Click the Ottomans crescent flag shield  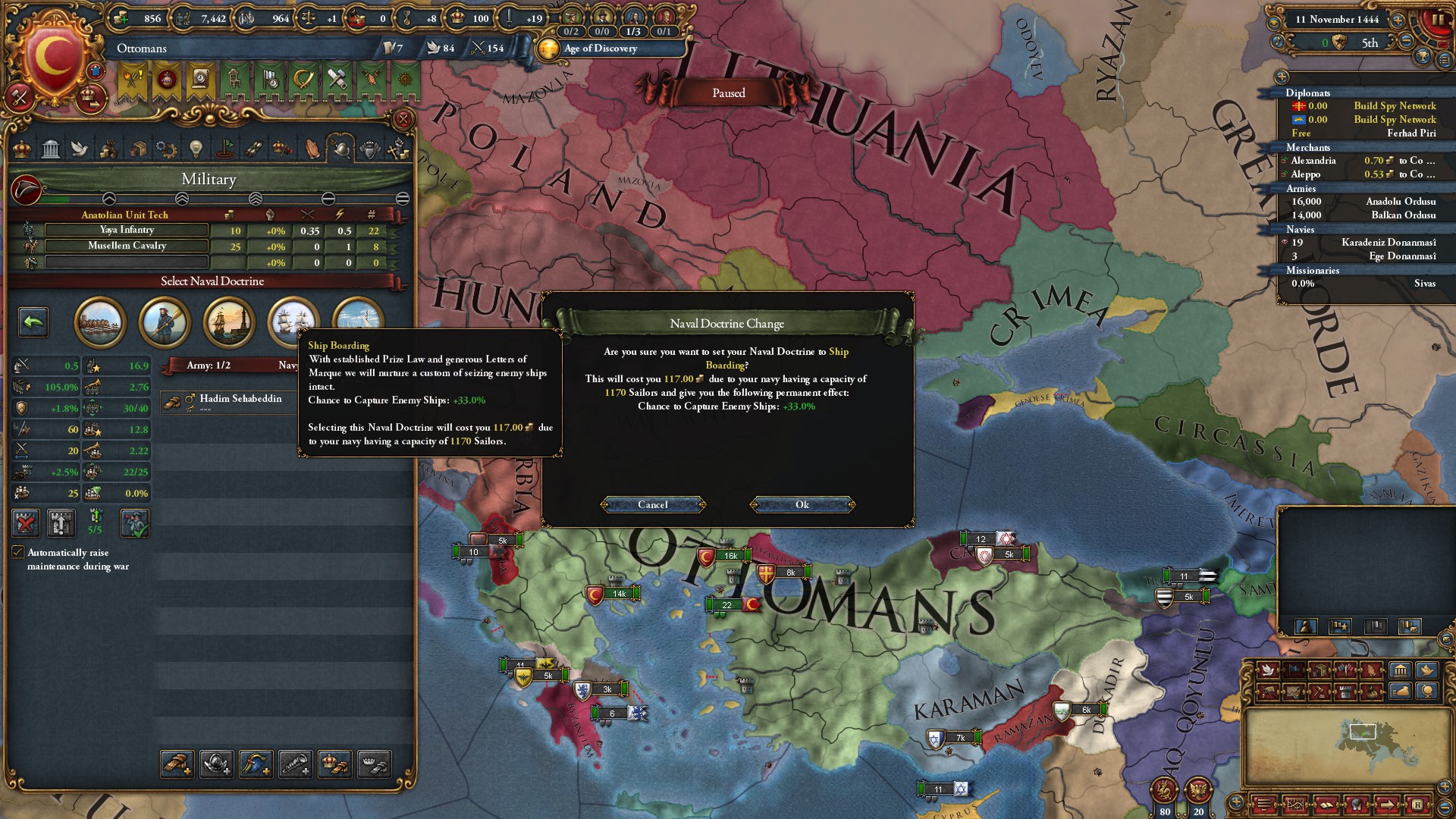(55, 58)
